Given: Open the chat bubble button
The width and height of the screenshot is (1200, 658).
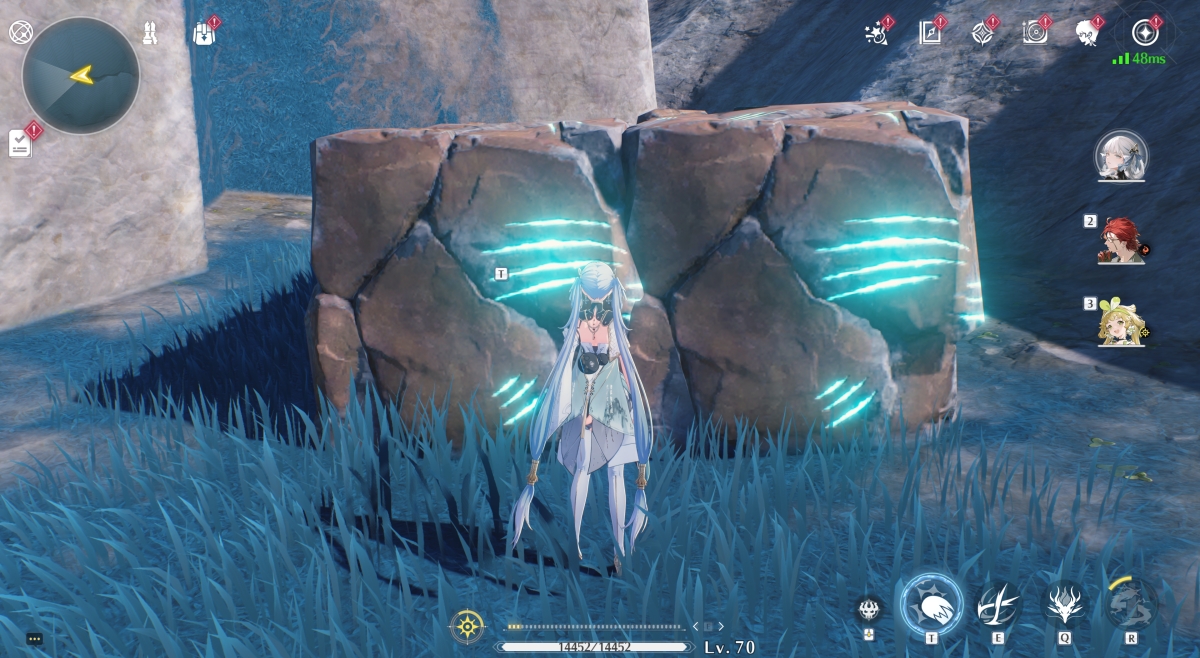Looking at the screenshot, I should (x=35, y=638).
